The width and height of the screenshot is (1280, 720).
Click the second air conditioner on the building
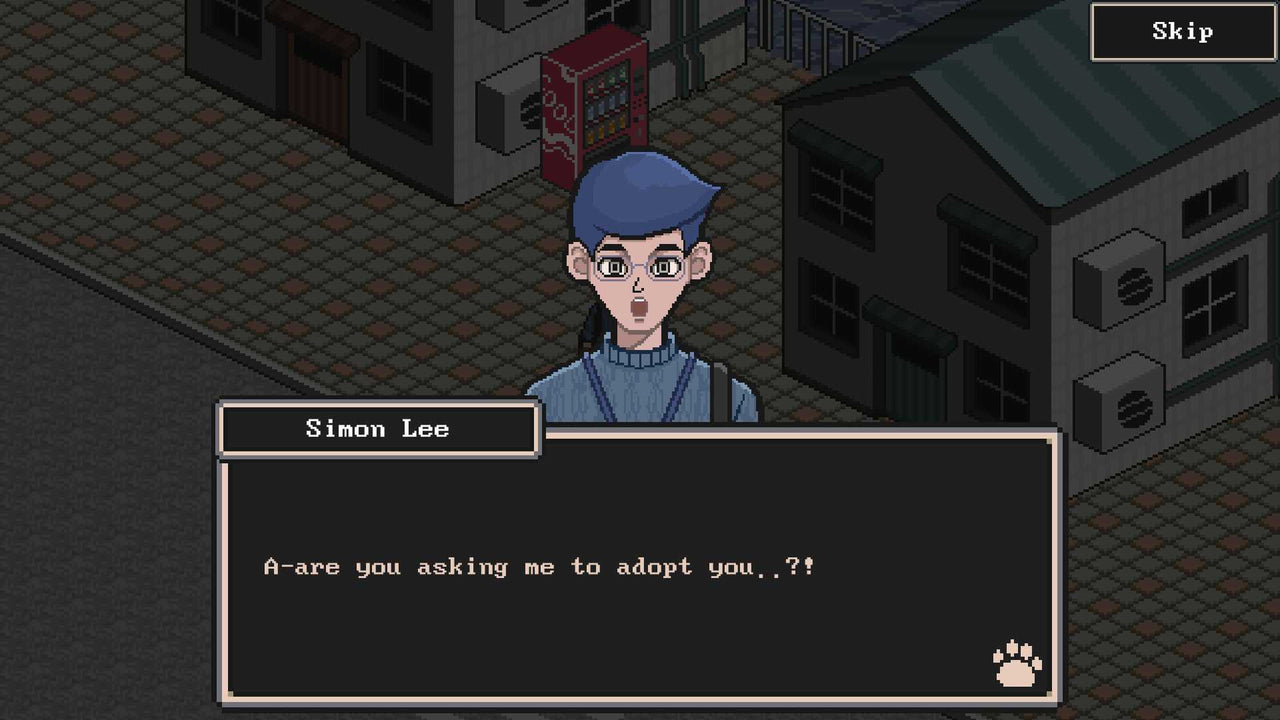tap(1120, 400)
